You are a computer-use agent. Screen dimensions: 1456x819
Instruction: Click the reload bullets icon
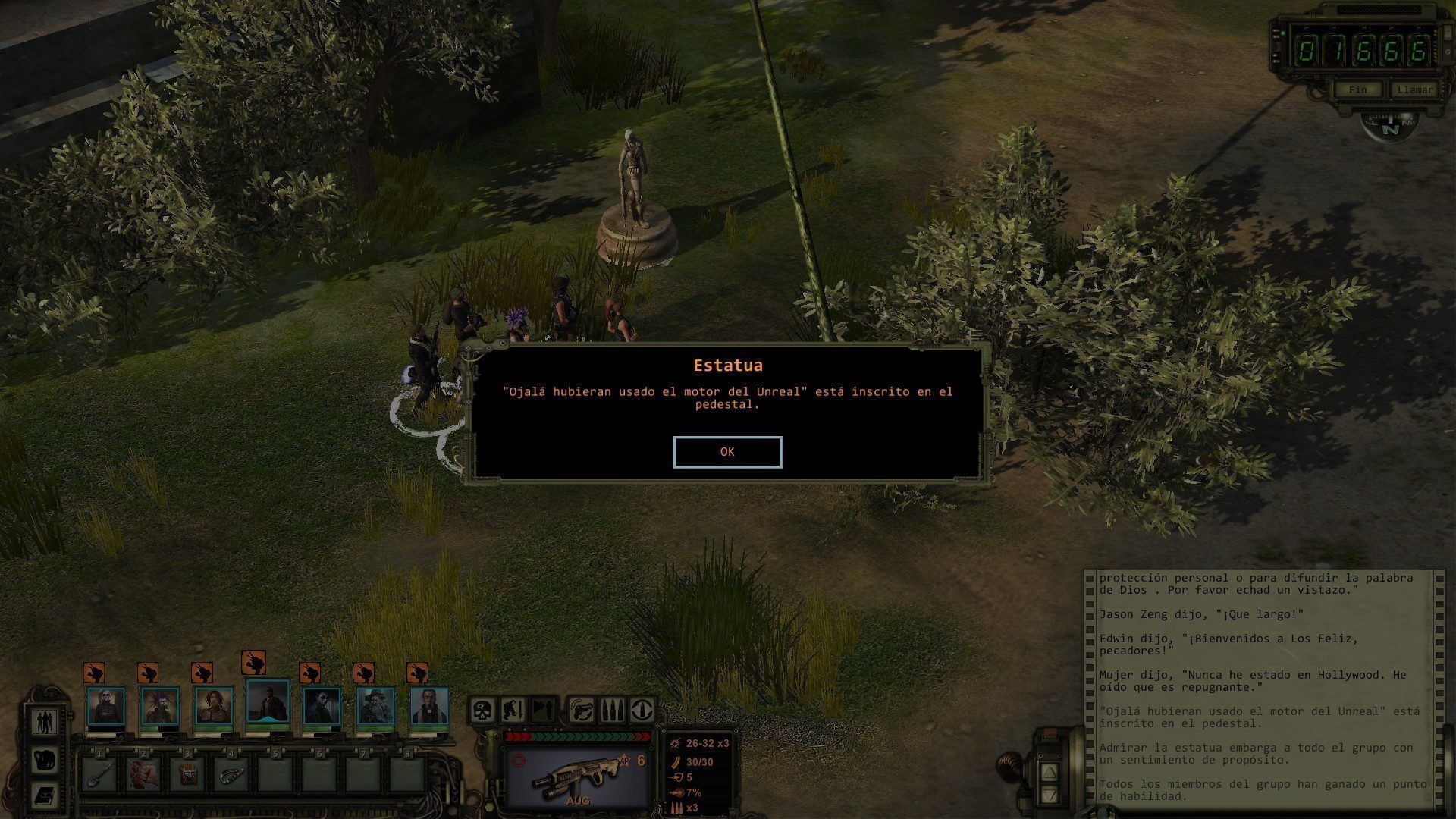click(x=613, y=711)
